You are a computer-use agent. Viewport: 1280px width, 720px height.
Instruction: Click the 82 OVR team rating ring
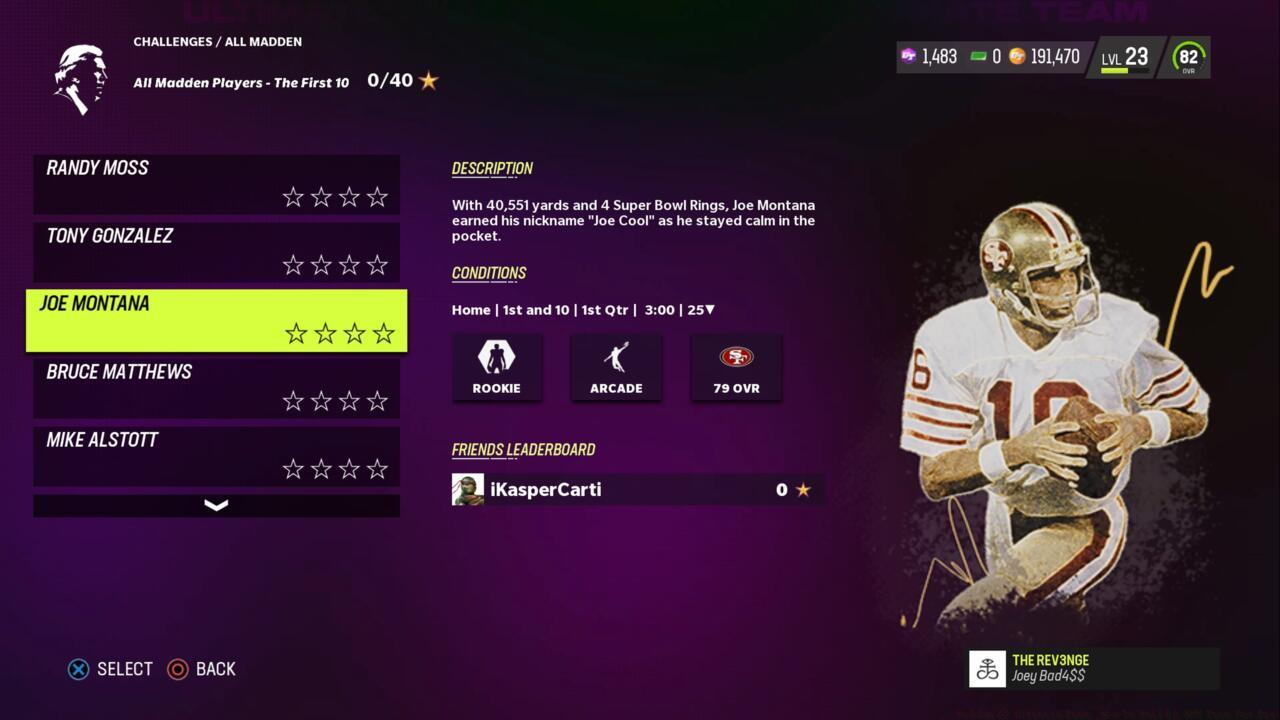point(1188,58)
